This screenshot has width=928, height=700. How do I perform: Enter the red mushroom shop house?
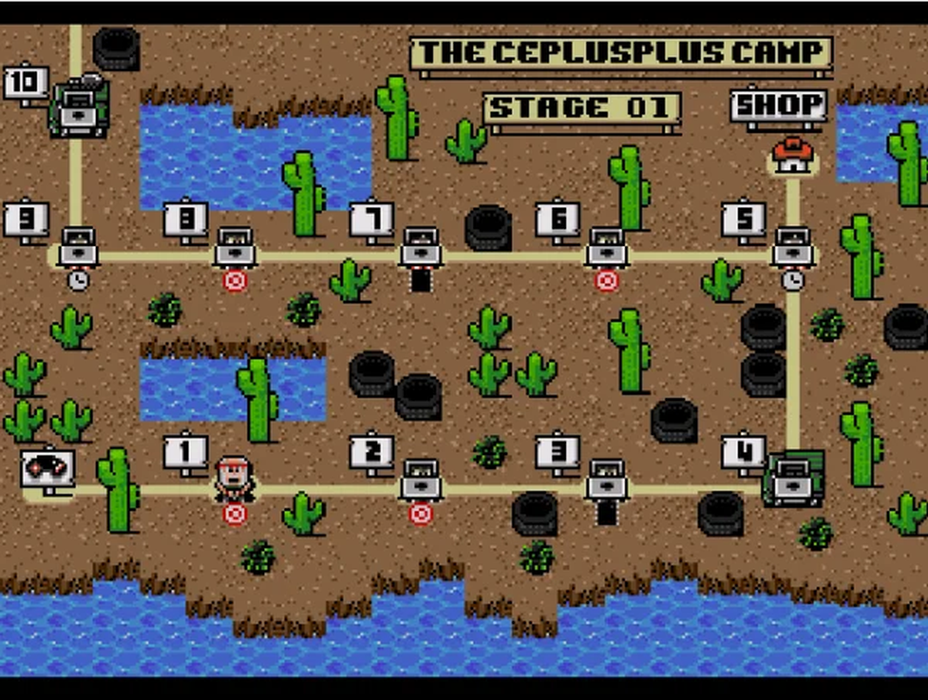(792, 155)
